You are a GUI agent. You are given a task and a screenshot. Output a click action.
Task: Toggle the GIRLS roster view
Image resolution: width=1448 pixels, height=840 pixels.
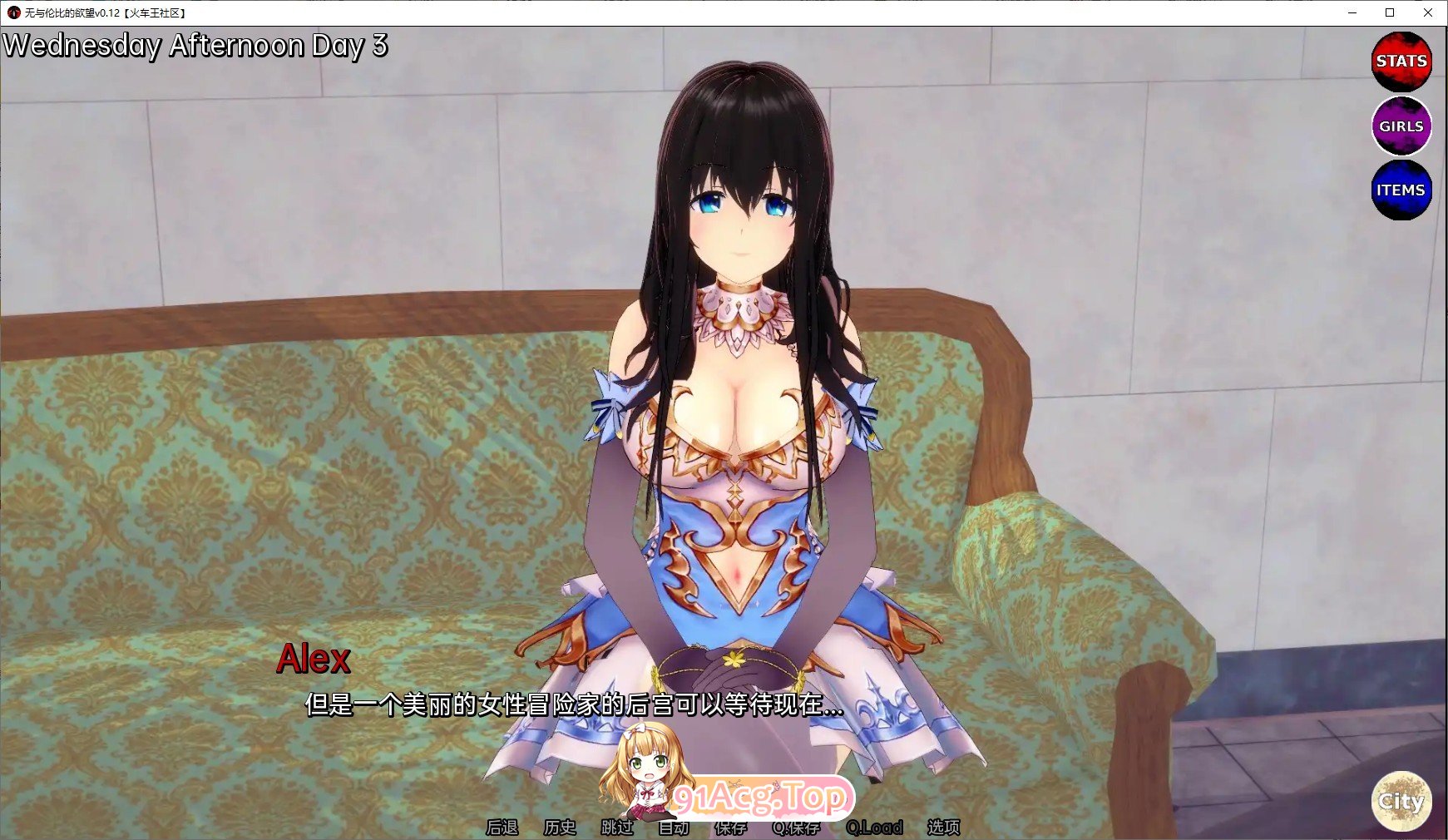[x=1401, y=126]
